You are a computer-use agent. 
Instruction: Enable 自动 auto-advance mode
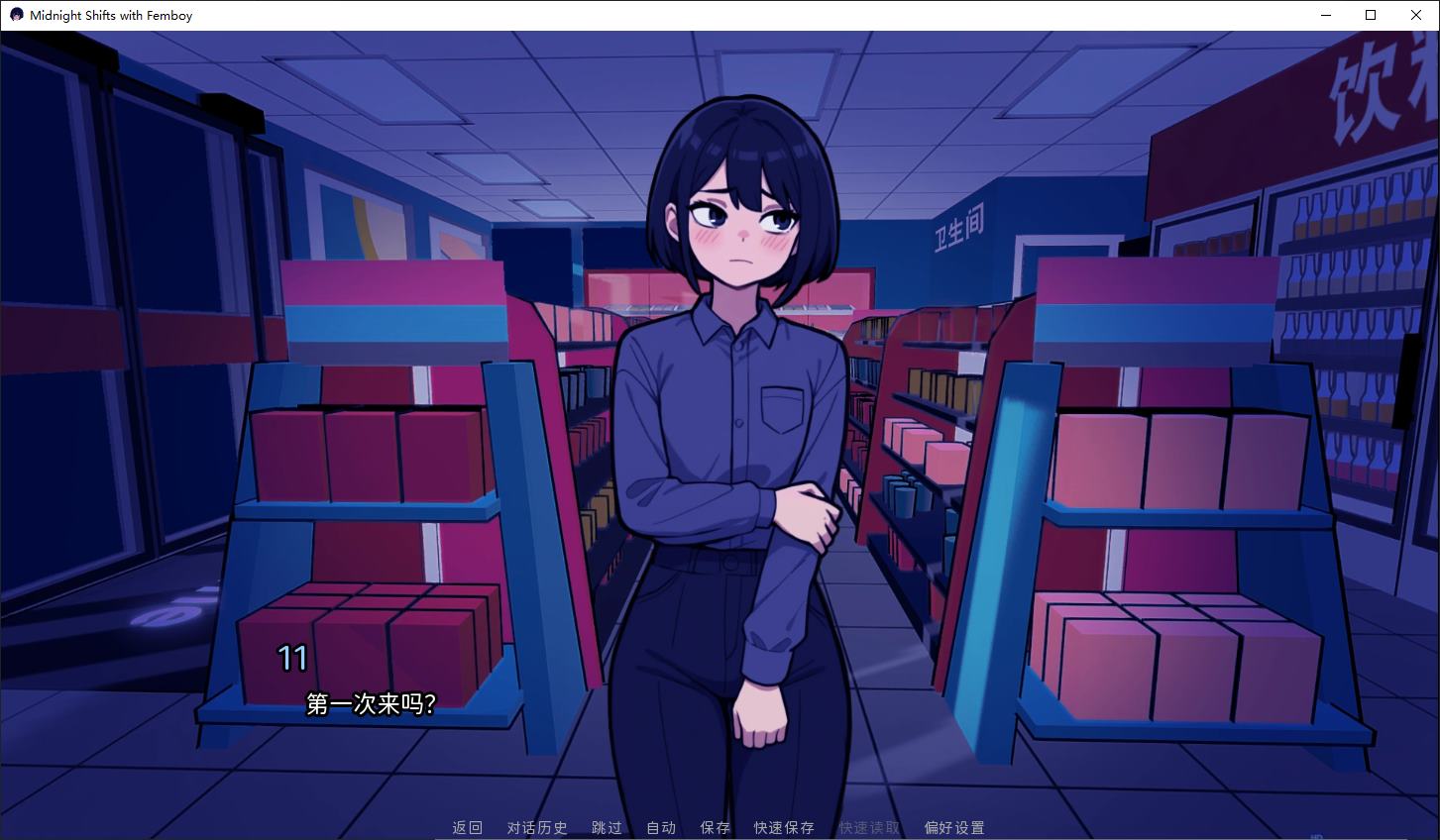pyautogui.click(x=660, y=827)
